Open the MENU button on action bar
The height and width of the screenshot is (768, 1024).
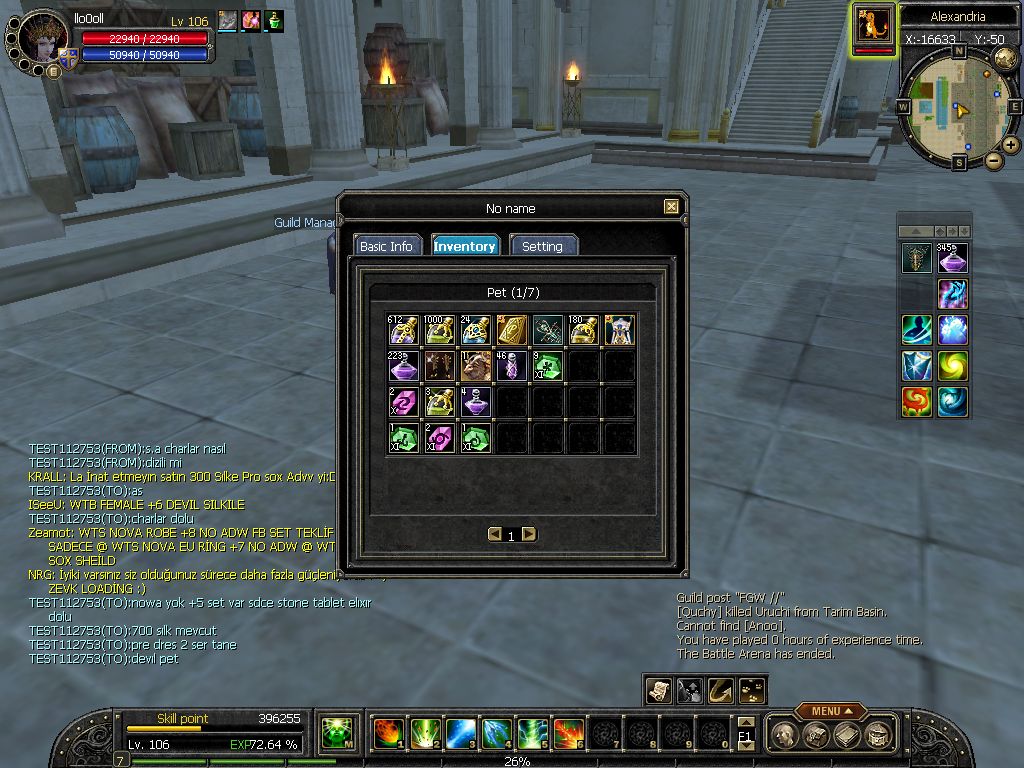tap(831, 711)
